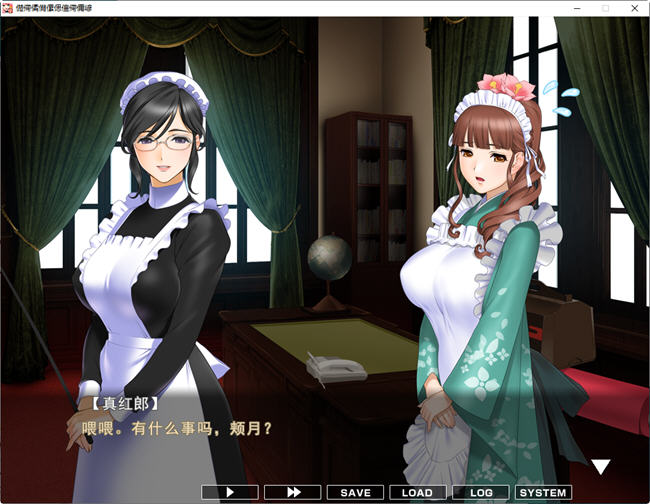Open the SAVE menu

tap(355, 493)
